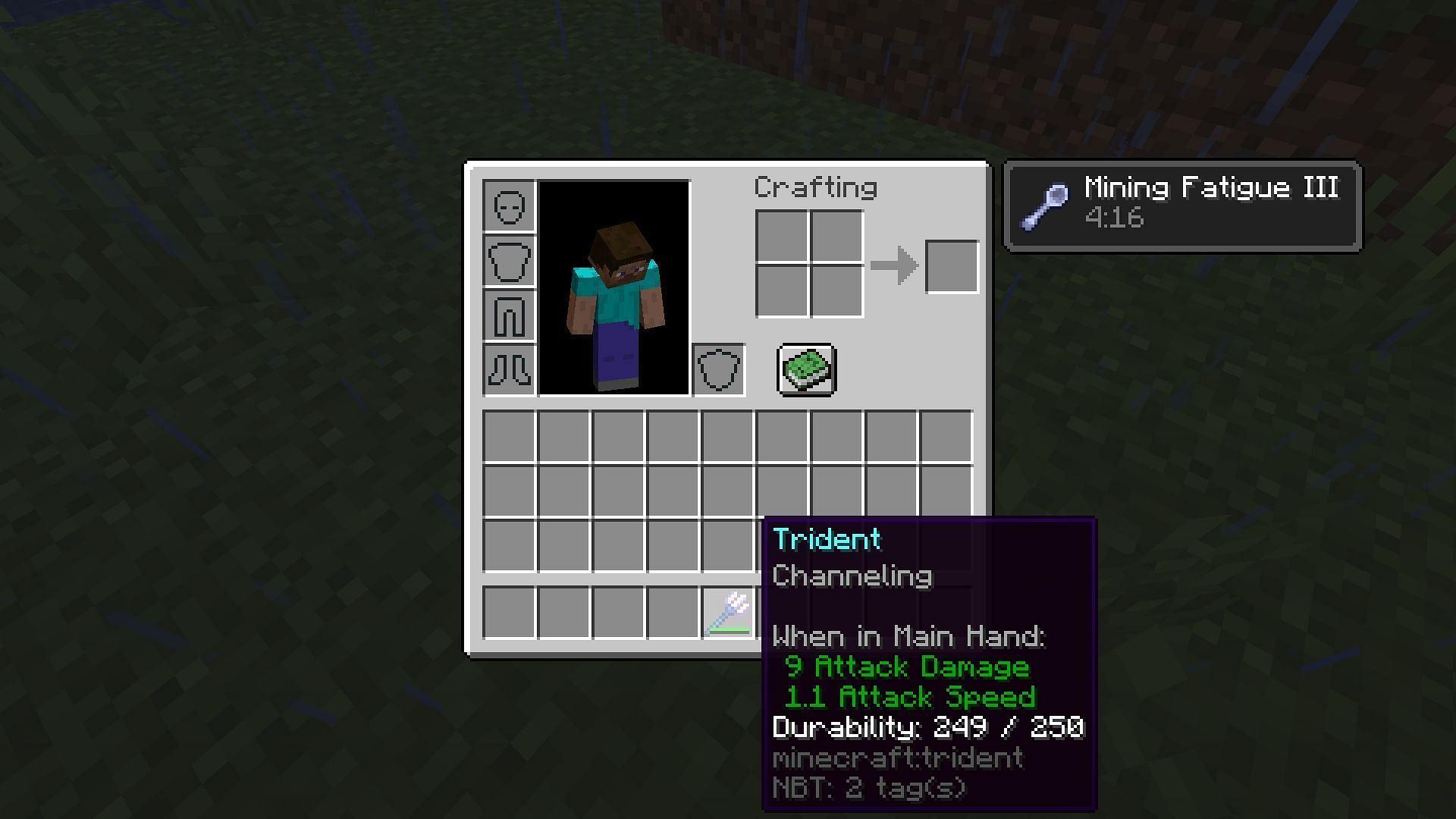This screenshot has width=1456, height=819.
Task: Pick up the Trident item
Action: pos(730,613)
